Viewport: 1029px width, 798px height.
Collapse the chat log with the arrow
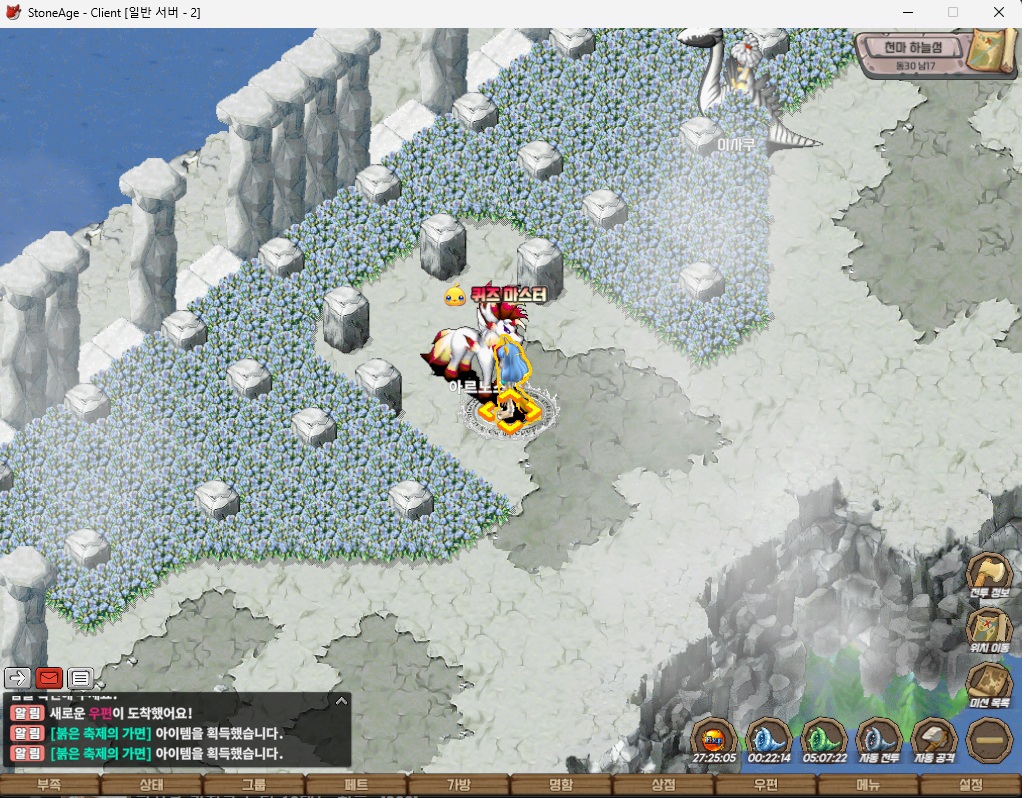[x=341, y=701]
